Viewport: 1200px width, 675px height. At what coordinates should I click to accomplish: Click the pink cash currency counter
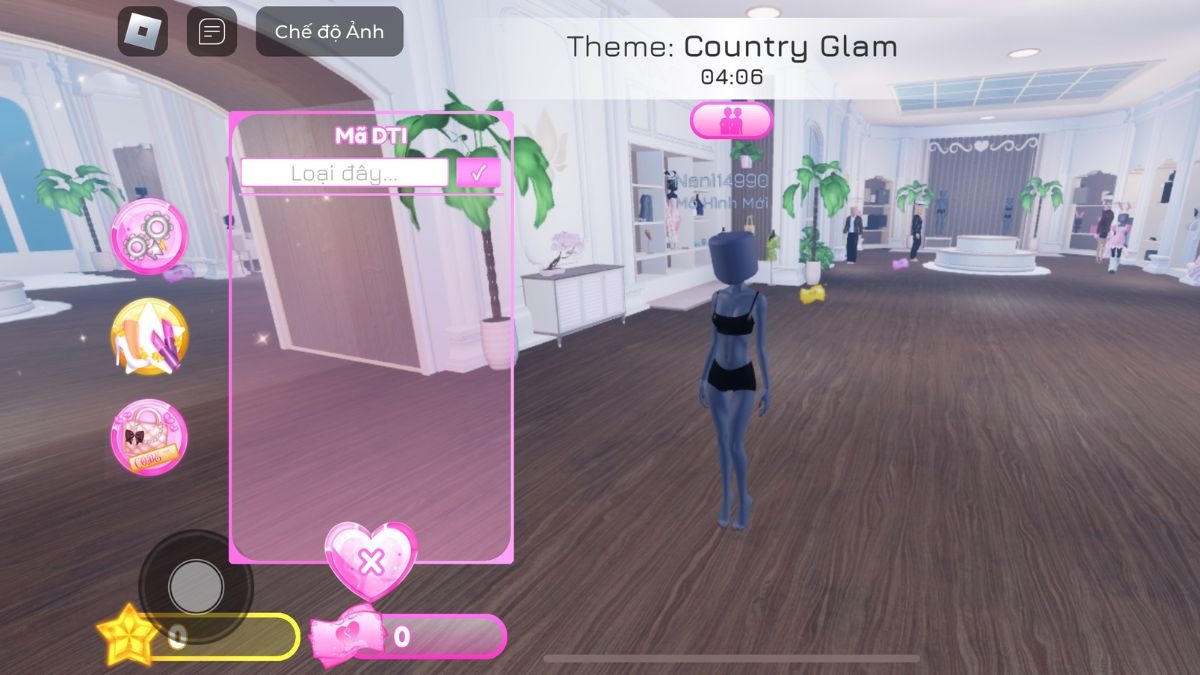click(x=410, y=637)
